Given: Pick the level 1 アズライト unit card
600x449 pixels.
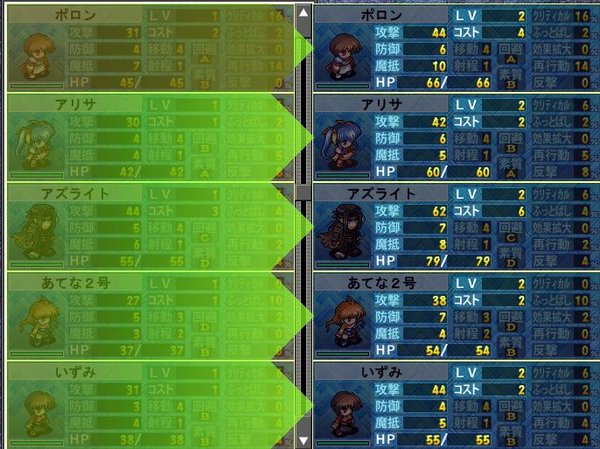Looking at the screenshot, I should 150,227.
